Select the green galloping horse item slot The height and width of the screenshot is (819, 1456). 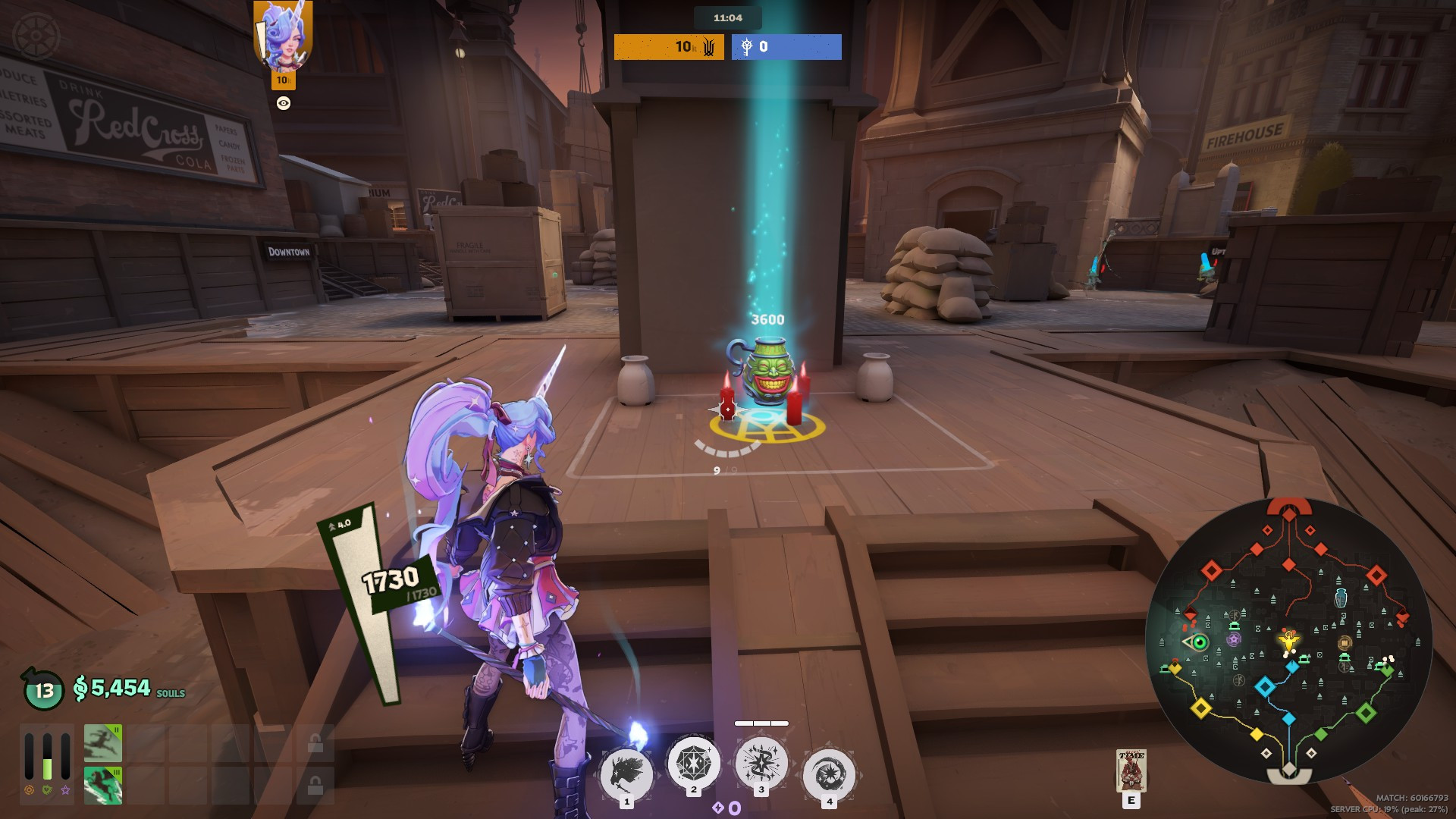click(103, 785)
